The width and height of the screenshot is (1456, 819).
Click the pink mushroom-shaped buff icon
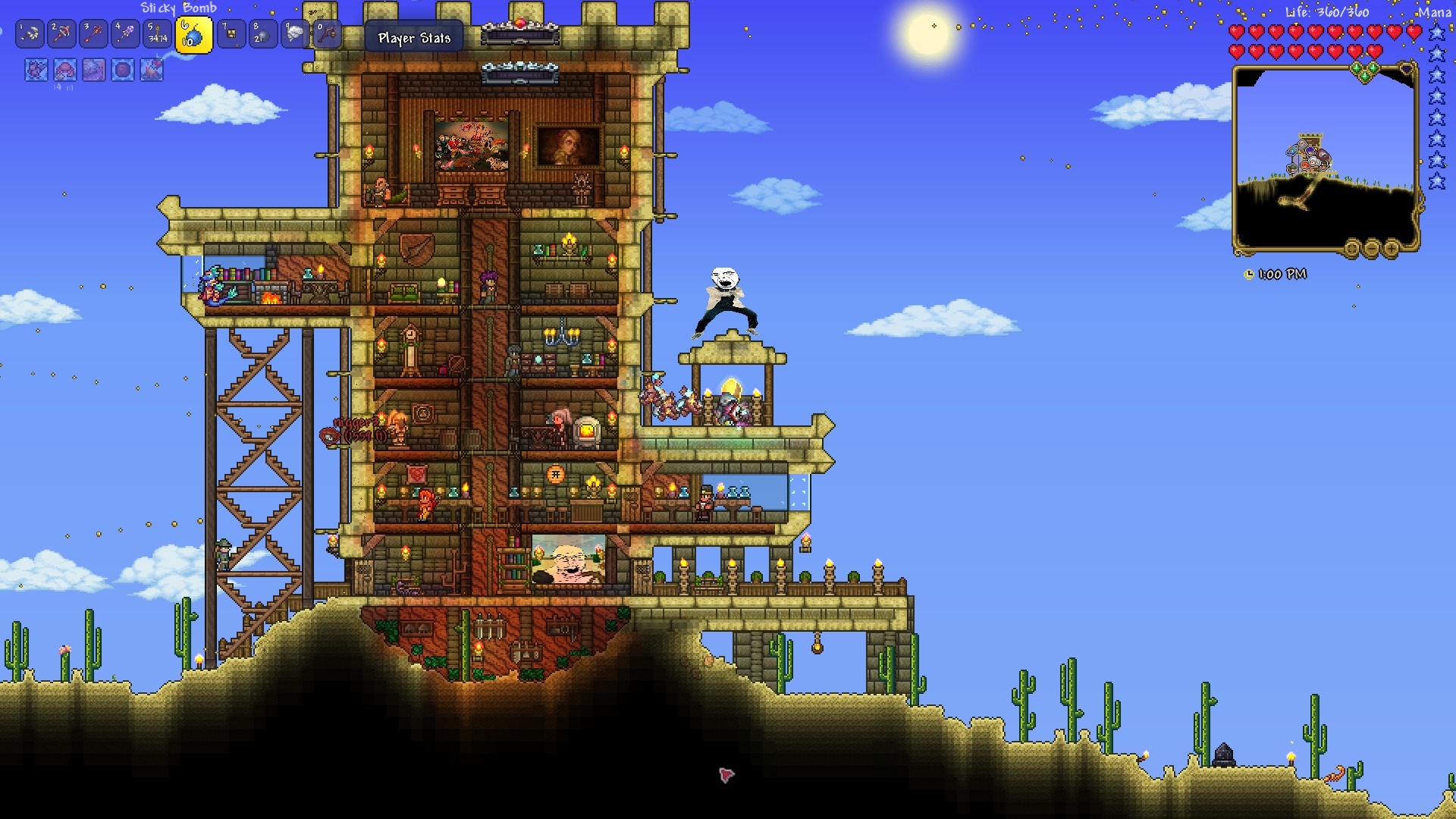65,71
